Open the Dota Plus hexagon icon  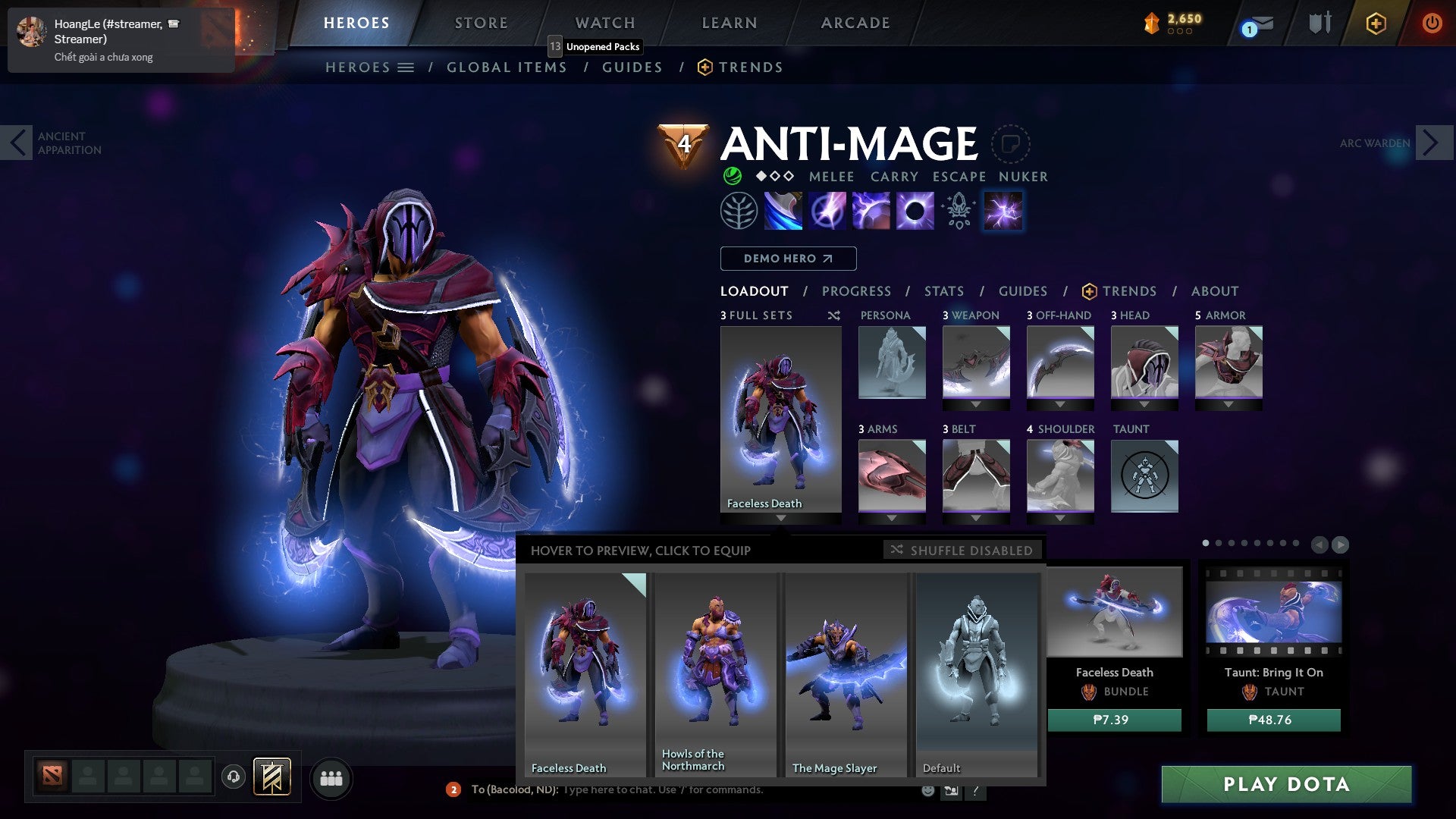click(1376, 24)
